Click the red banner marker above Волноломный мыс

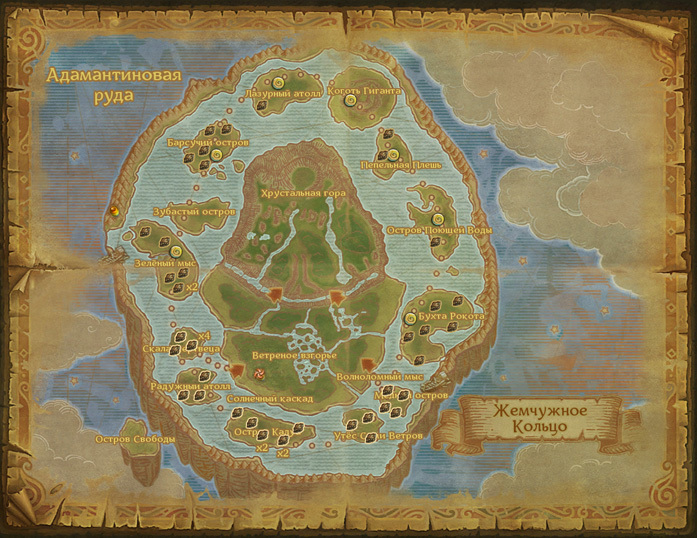pos(367,366)
